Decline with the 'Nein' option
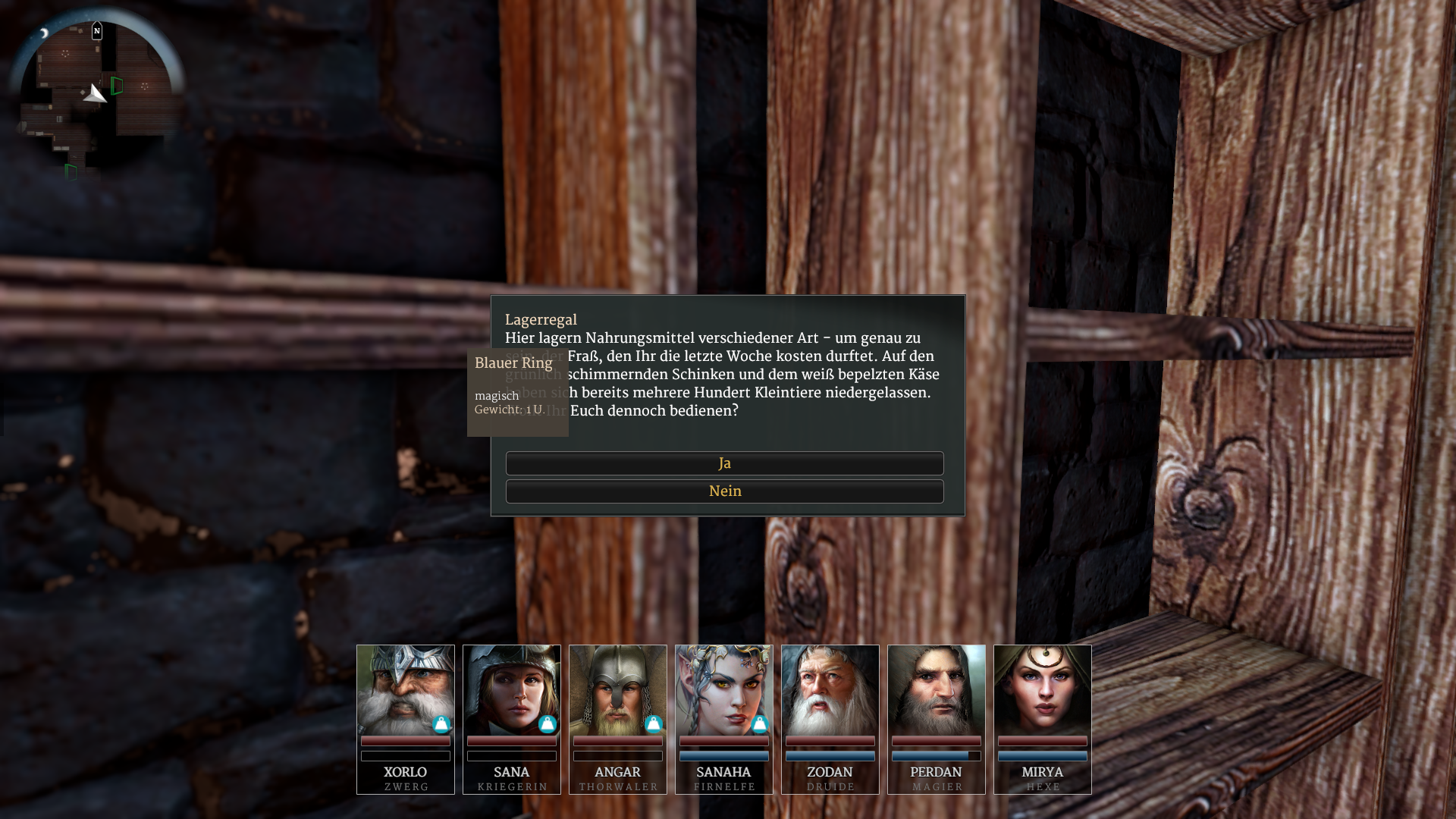 coord(724,491)
